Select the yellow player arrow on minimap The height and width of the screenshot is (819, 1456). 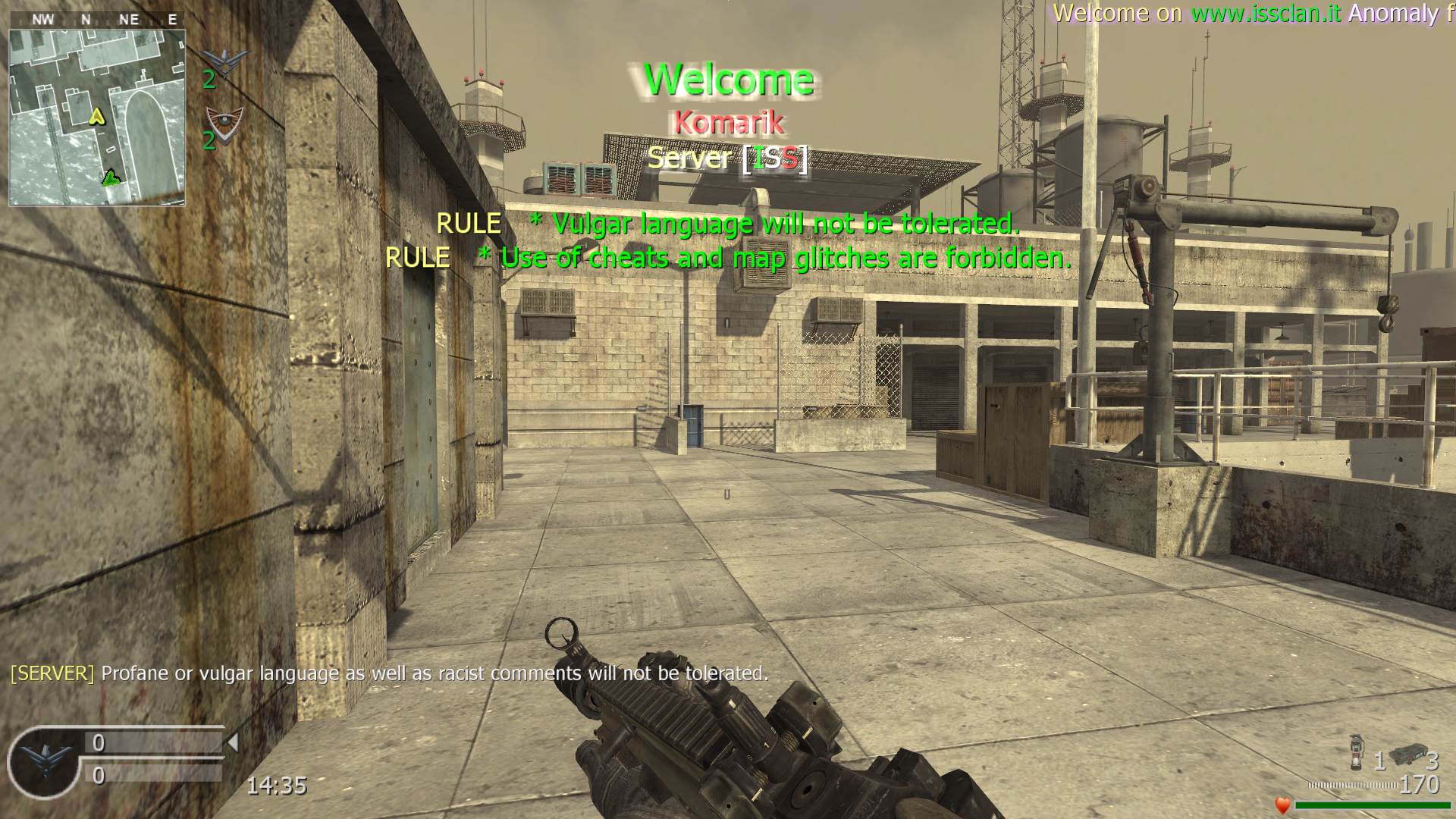point(96,116)
